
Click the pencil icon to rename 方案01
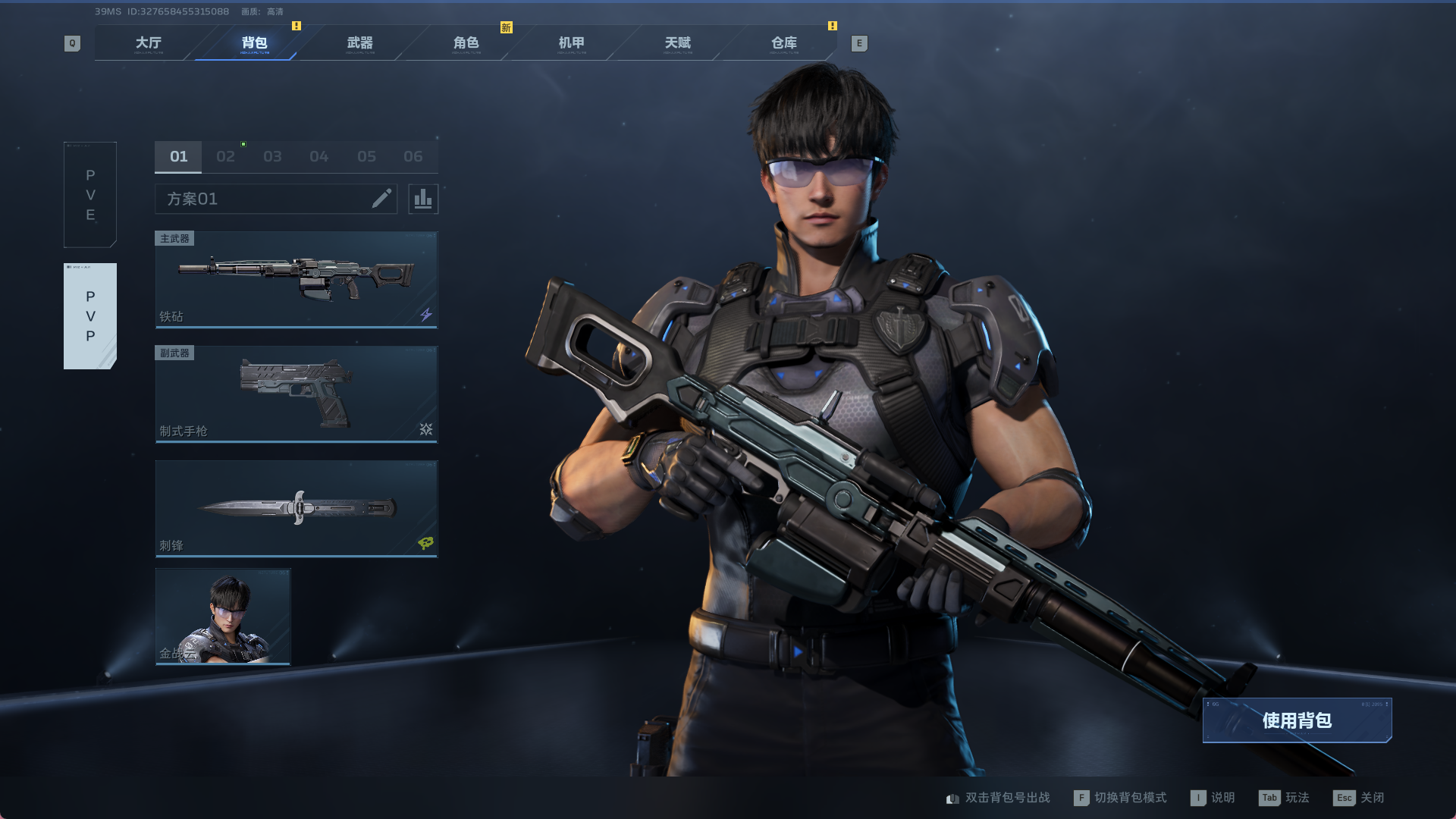click(381, 199)
